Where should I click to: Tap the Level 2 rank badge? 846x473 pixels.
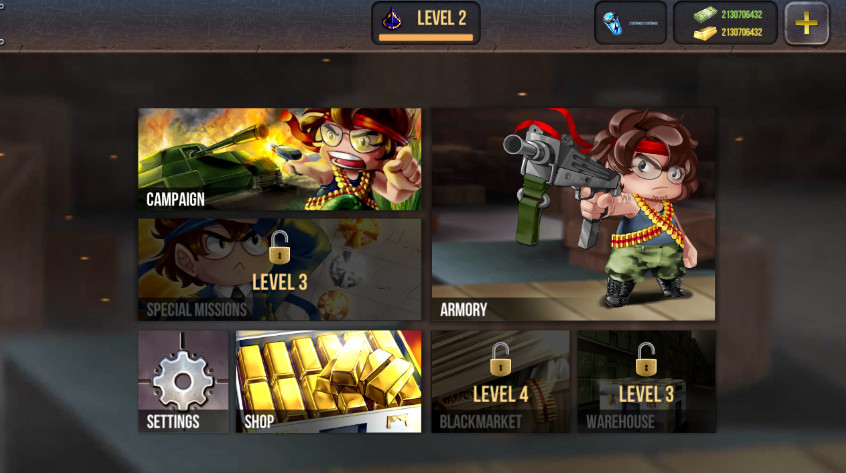tap(425, 22)
